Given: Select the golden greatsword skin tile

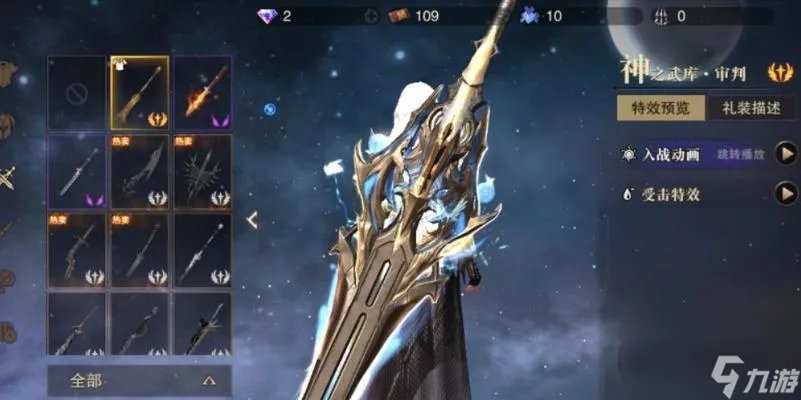Looking at the screenshot, I should (x=139, y=92).
